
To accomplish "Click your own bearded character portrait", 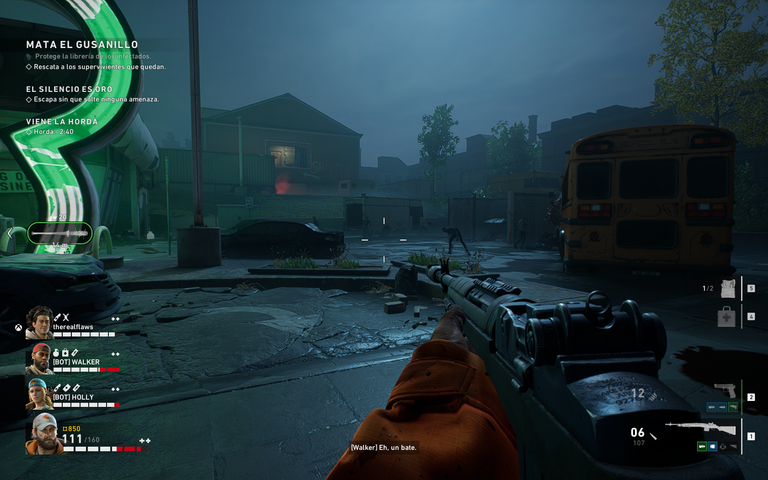I will click(41, 434).
